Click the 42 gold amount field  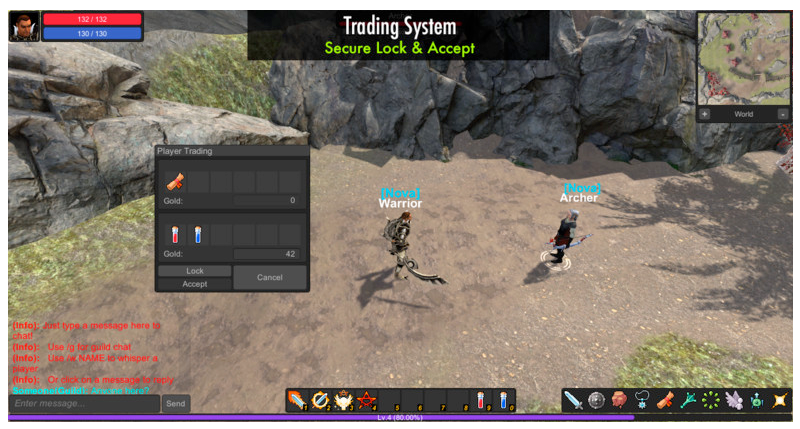pyautogui.click(x=266, y=254)
